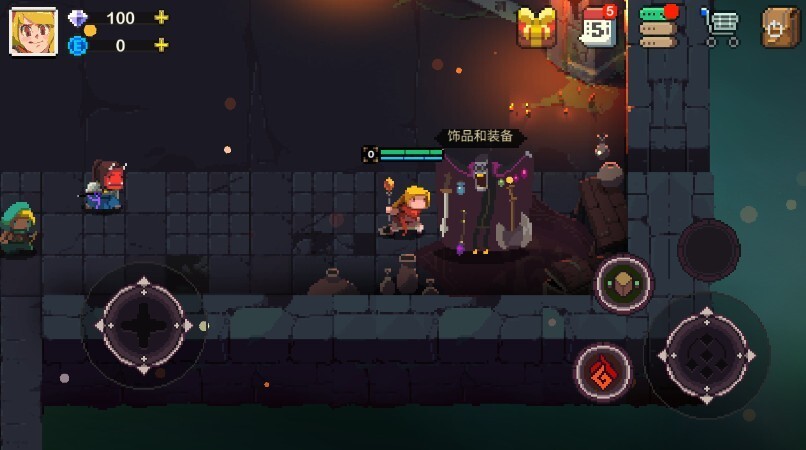Open the blonde hero portrait profile

point(33,30)
